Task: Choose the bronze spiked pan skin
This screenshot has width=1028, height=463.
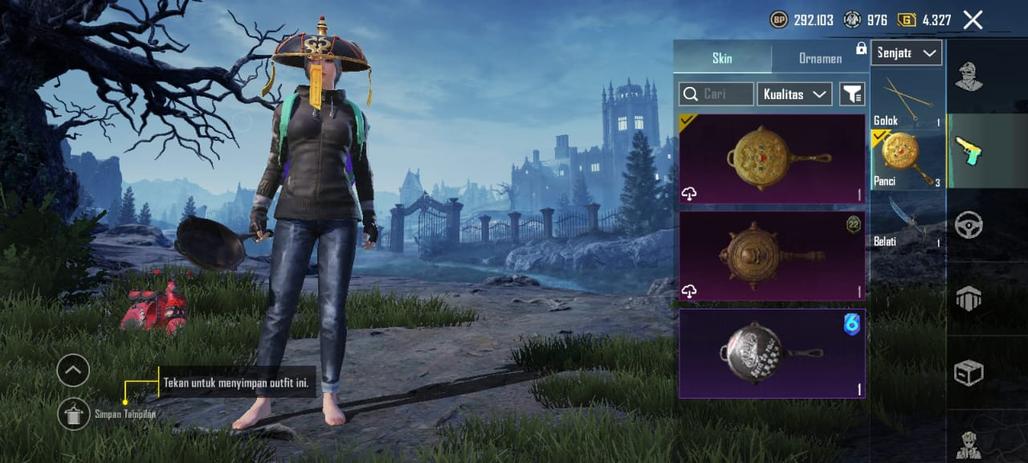Action: pyautogui.click(x=772, y=255)
